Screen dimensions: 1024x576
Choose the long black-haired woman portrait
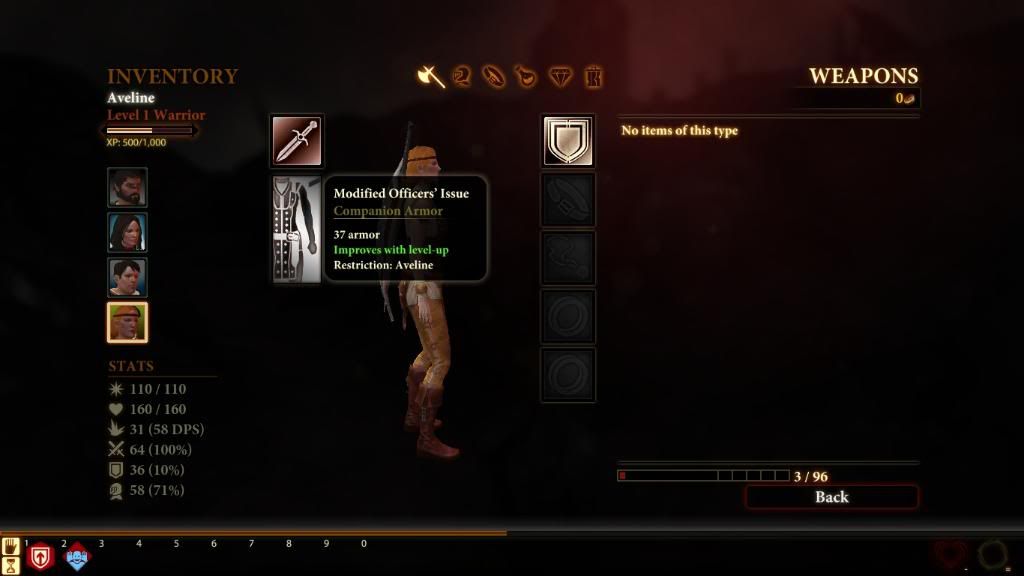click(x=128, y=233)
